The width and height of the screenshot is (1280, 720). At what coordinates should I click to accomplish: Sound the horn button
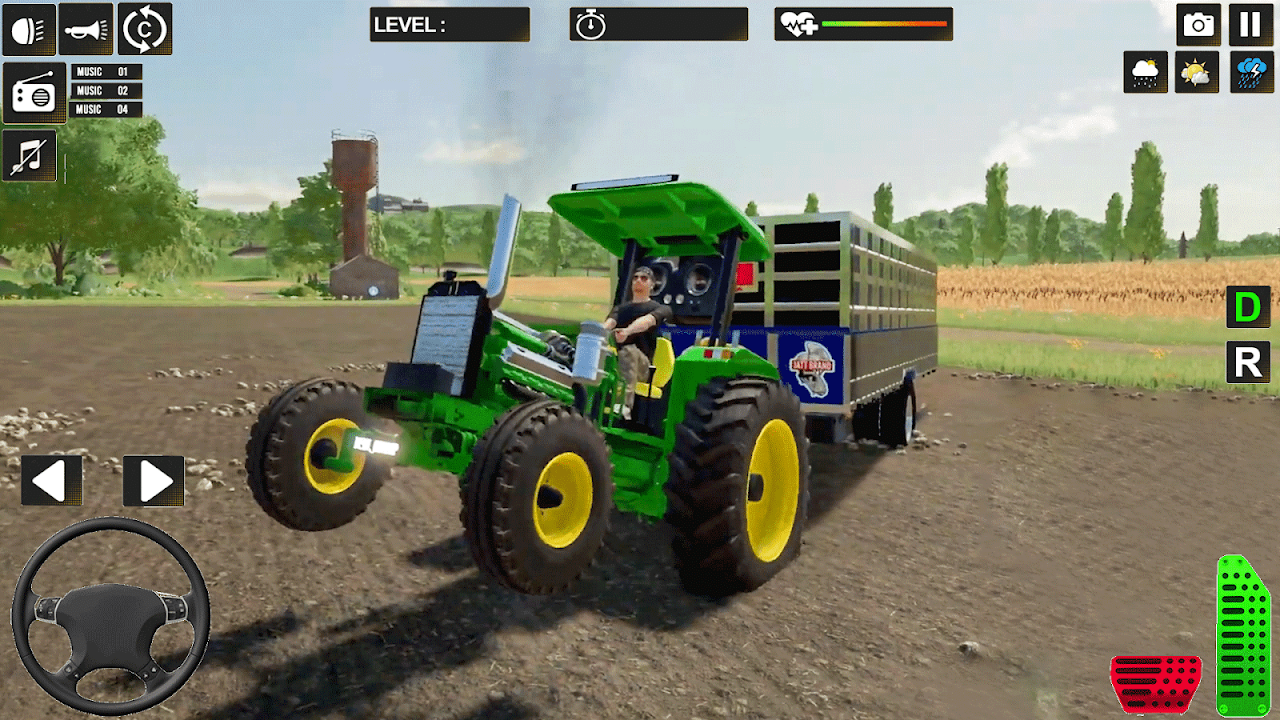86,29
